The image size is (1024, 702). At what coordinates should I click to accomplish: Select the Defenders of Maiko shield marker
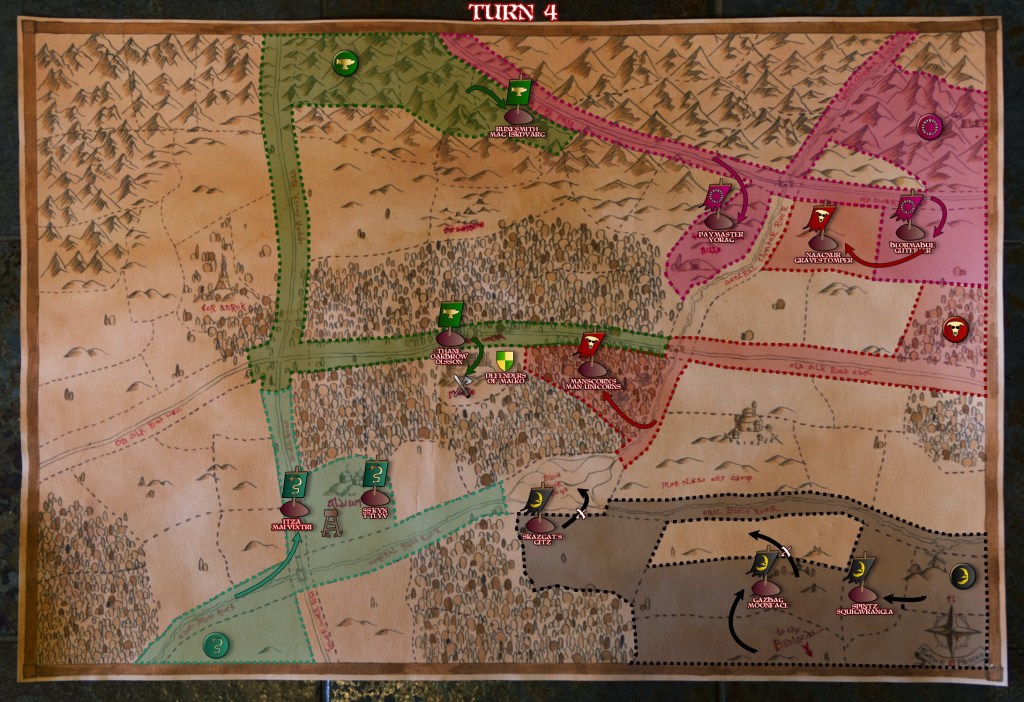click(x=501, y=360)
